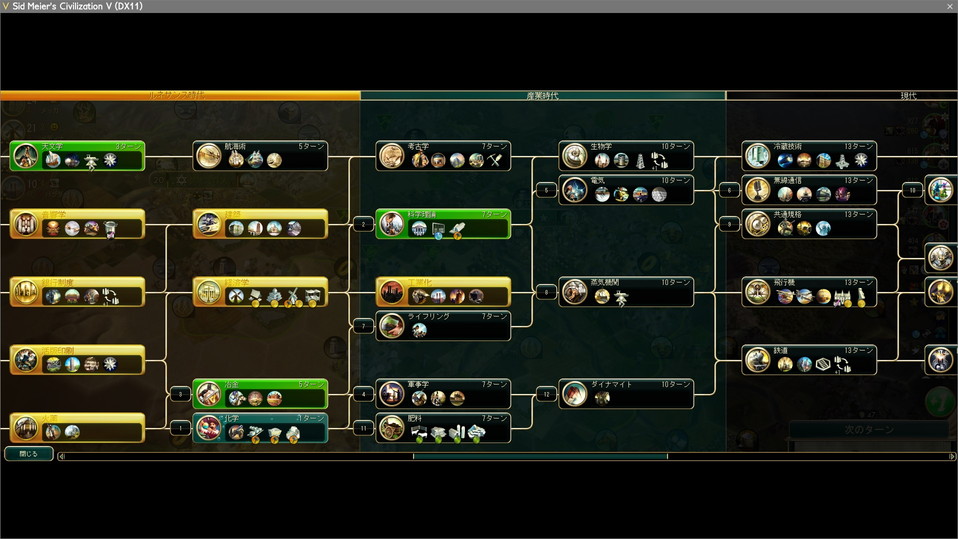Choose the 飛行機 (Flight) technology

[x=810, y=291]
